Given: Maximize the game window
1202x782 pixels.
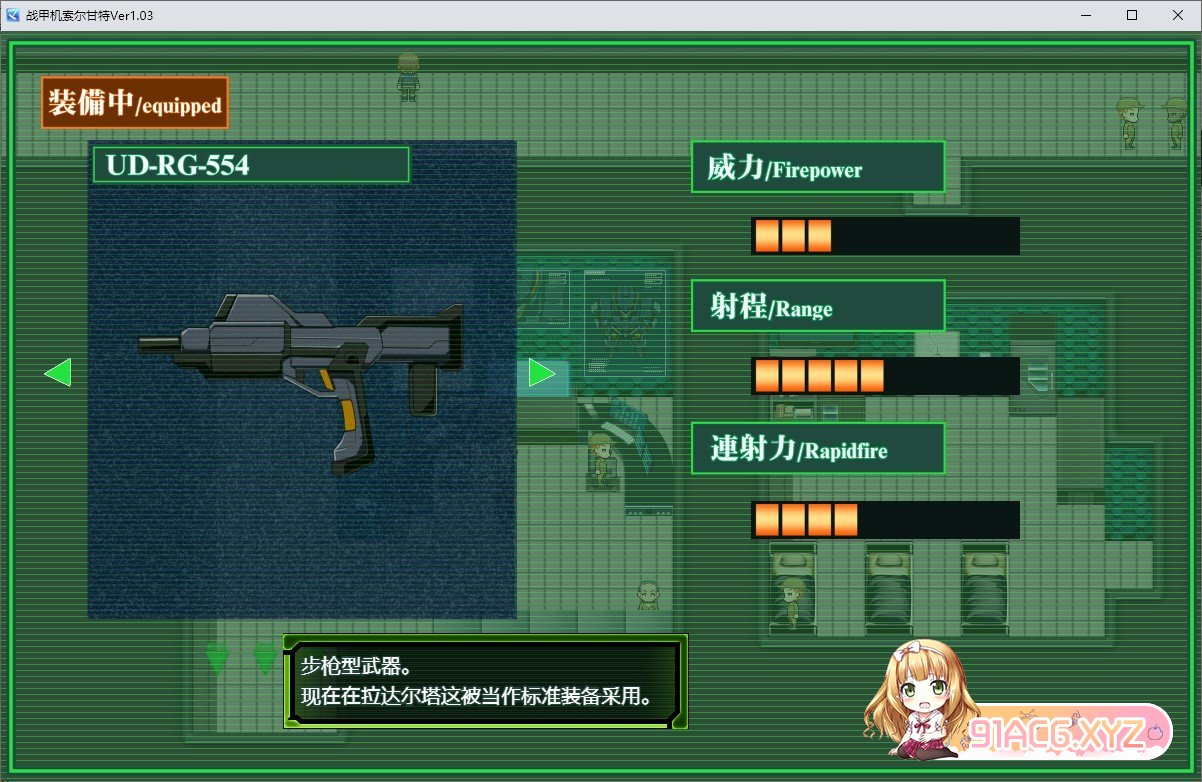Looking at the screenshot, I should click(x=1132, y=15).
